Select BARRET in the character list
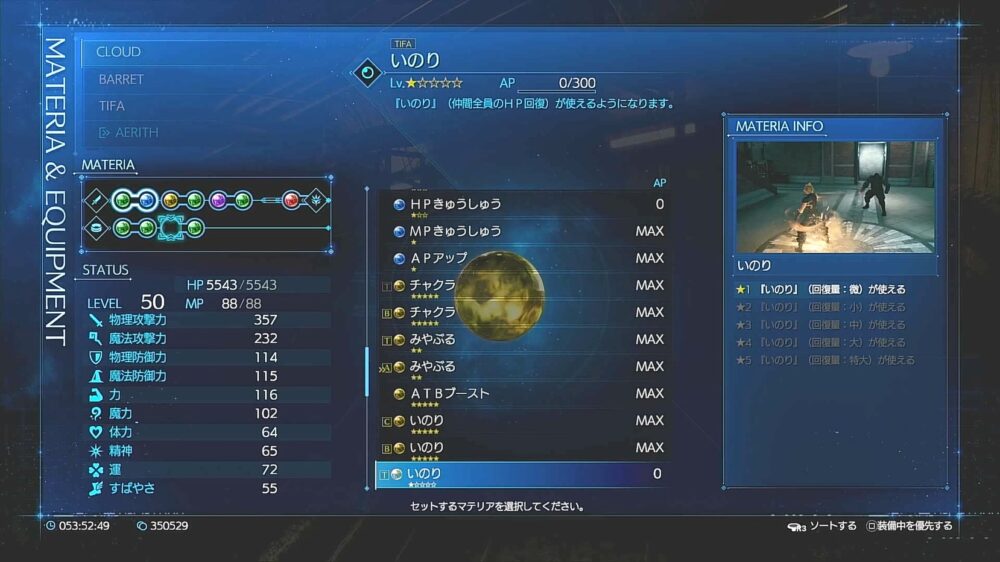 (121, 79)
